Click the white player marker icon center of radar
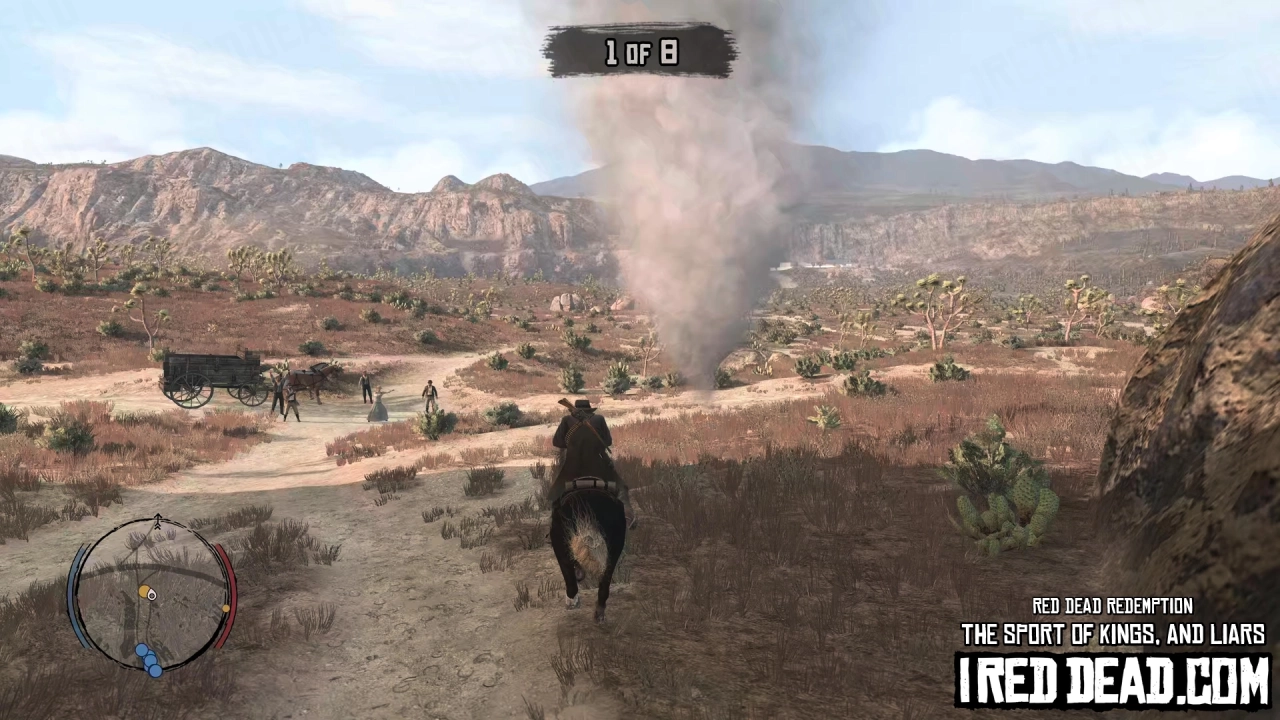This screenshot has height=720, width=1280. (152, 594)
